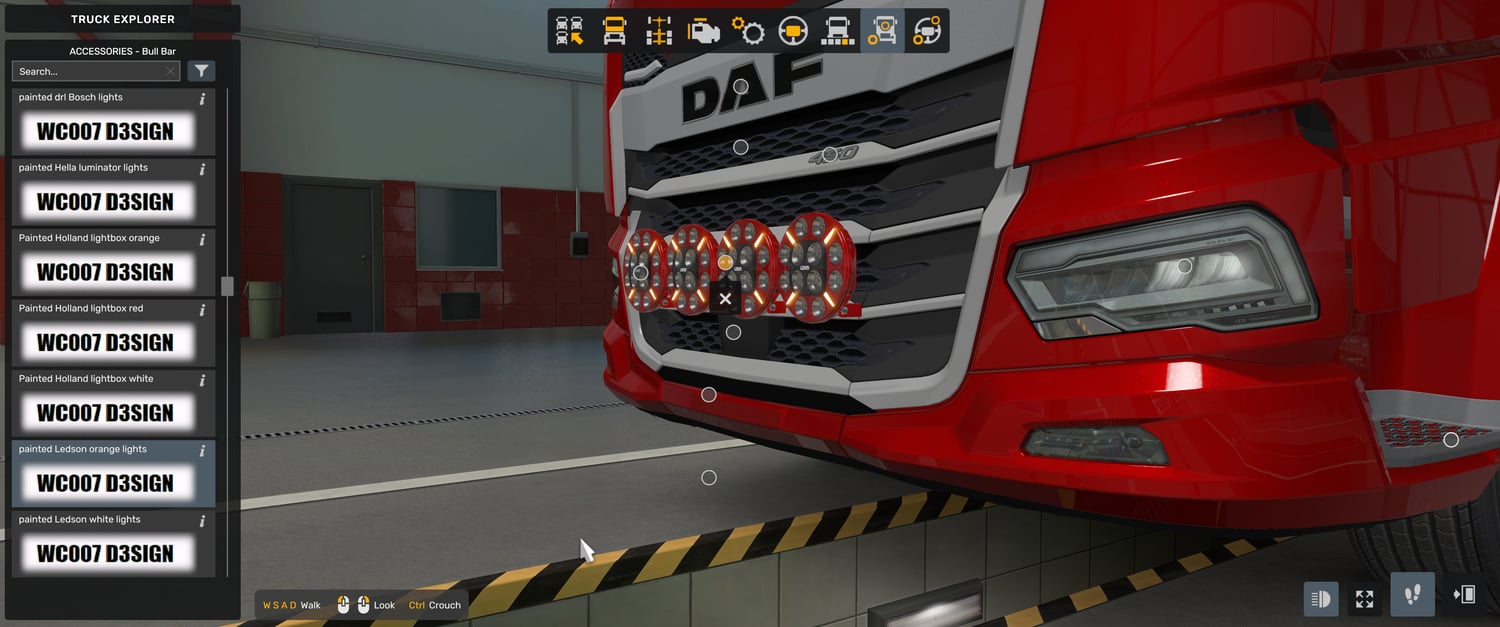Select the painted Ledson orange lights item
The height and width of the screenshot is (627, 1500).
[x=105, y=483]
